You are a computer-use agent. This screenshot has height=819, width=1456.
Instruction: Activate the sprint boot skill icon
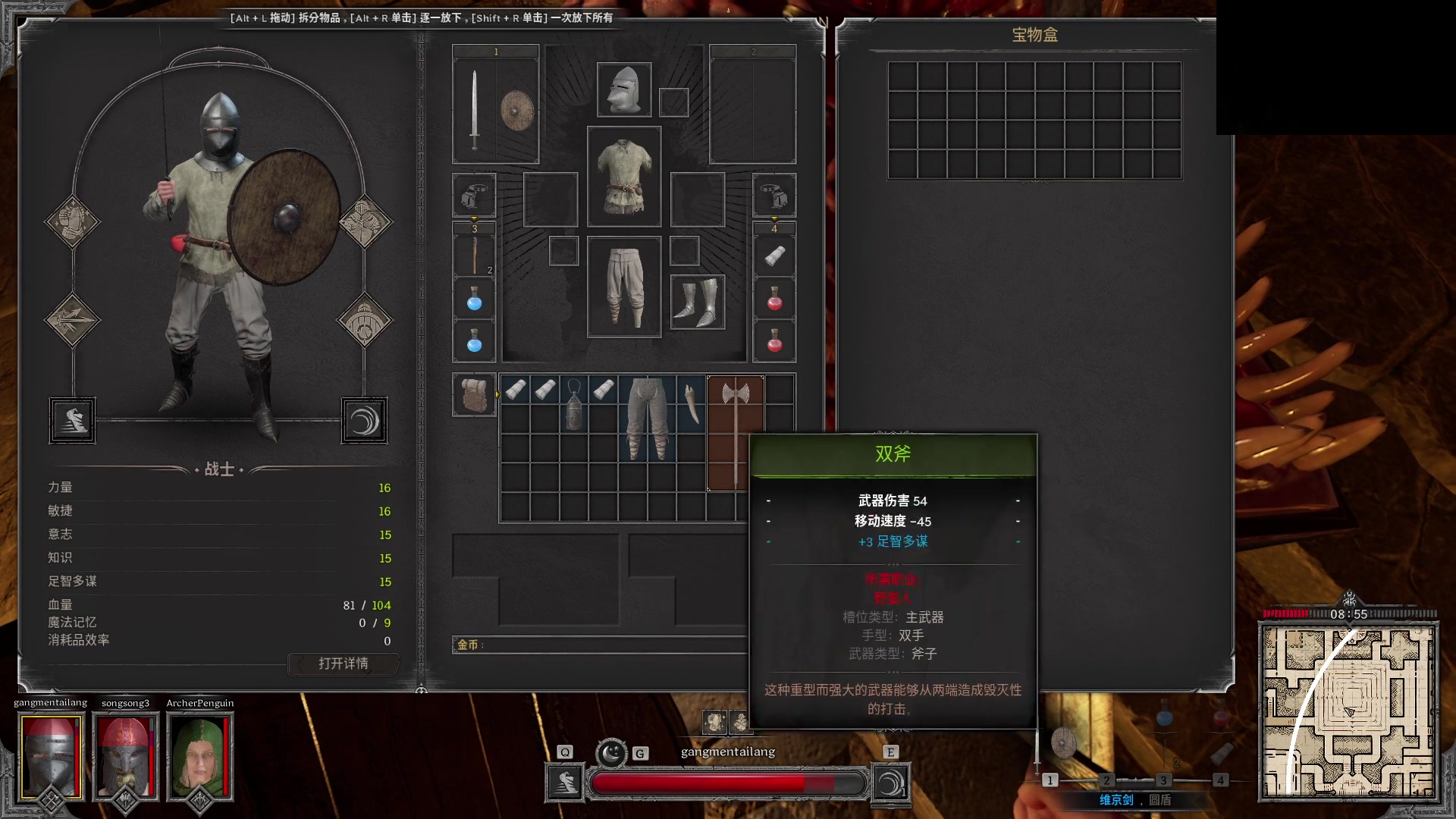565,783
